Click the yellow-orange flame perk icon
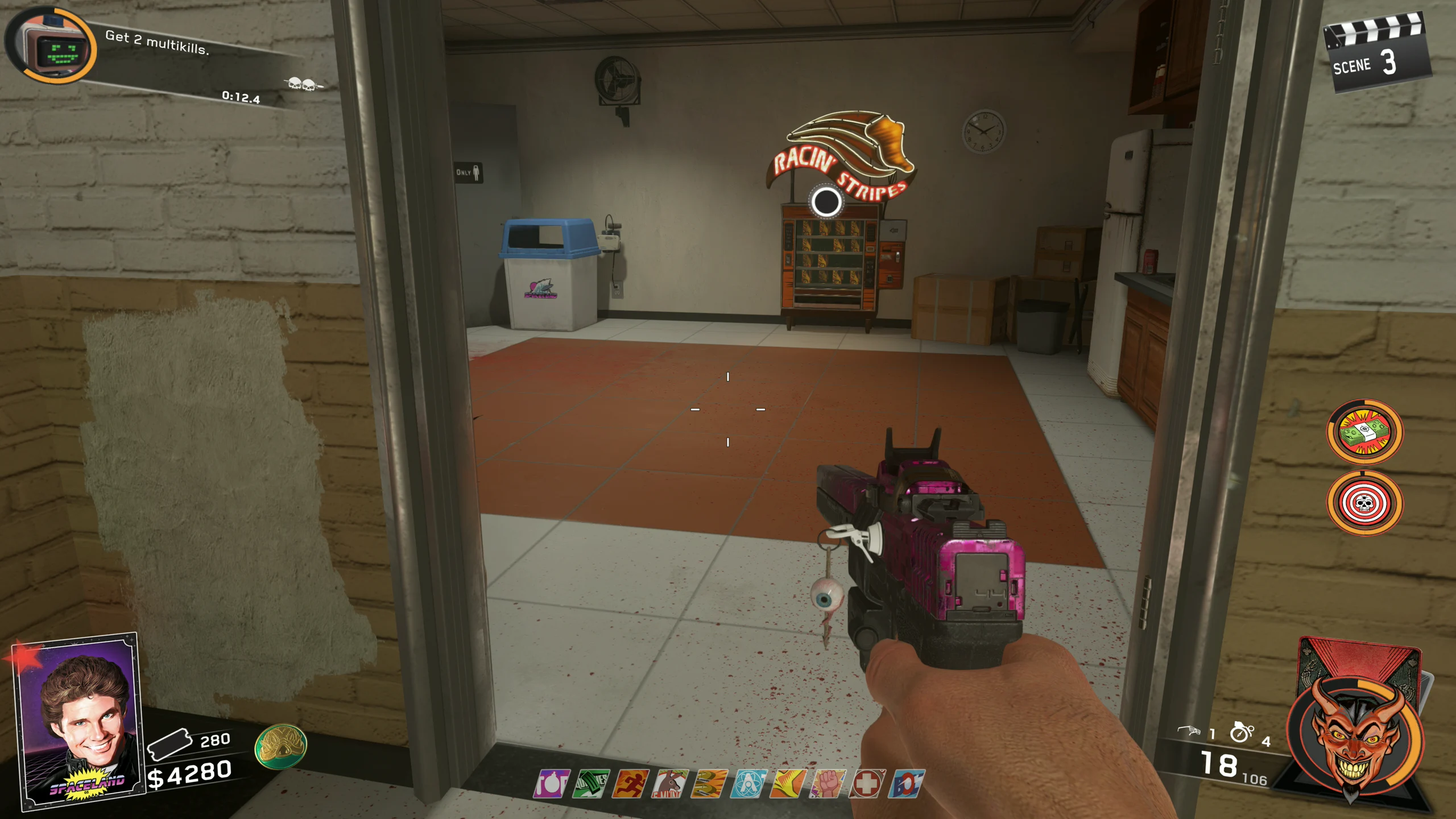Screen dimensions: 1456x819 (x=788, y=784)
